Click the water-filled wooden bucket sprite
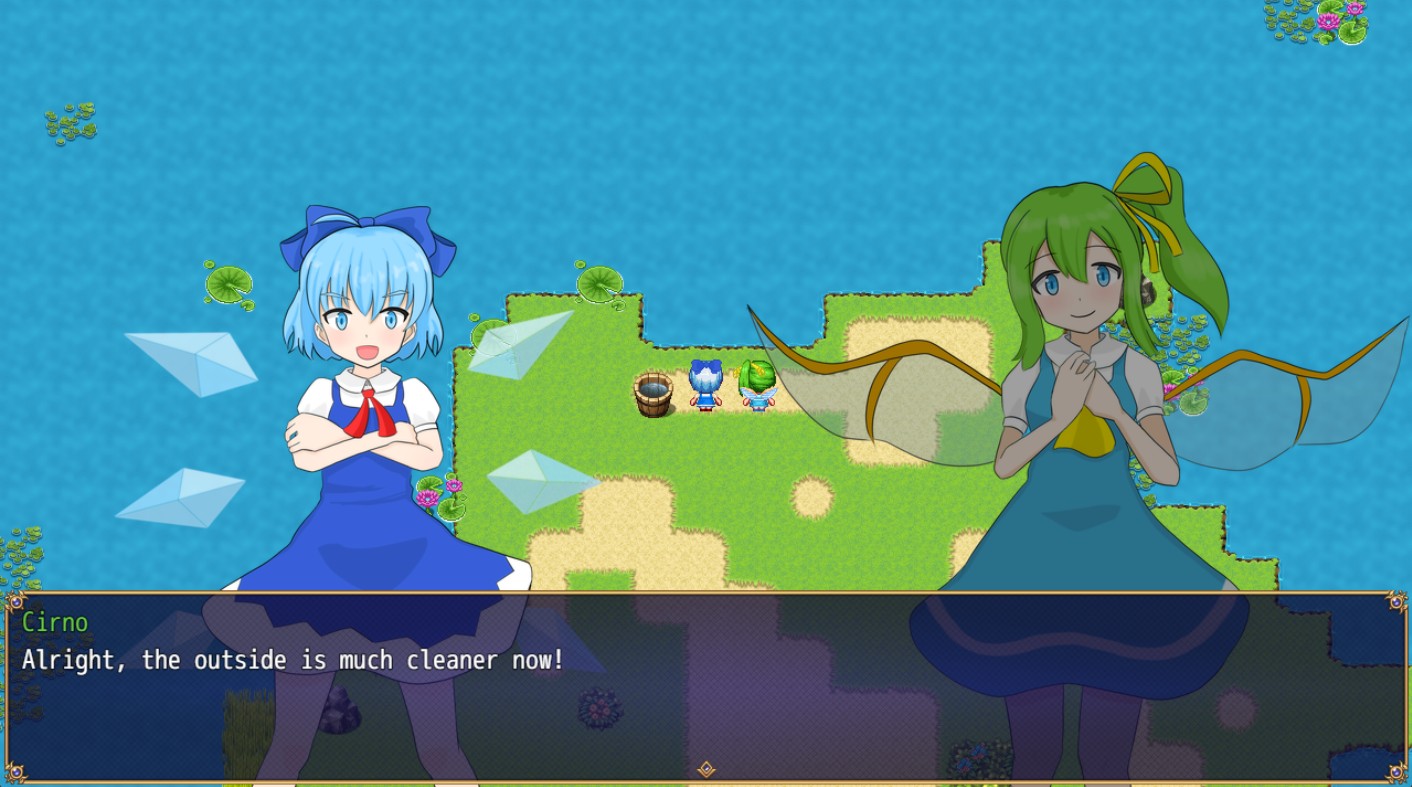This screenshot has width=1412, height=787. [655, 393]
